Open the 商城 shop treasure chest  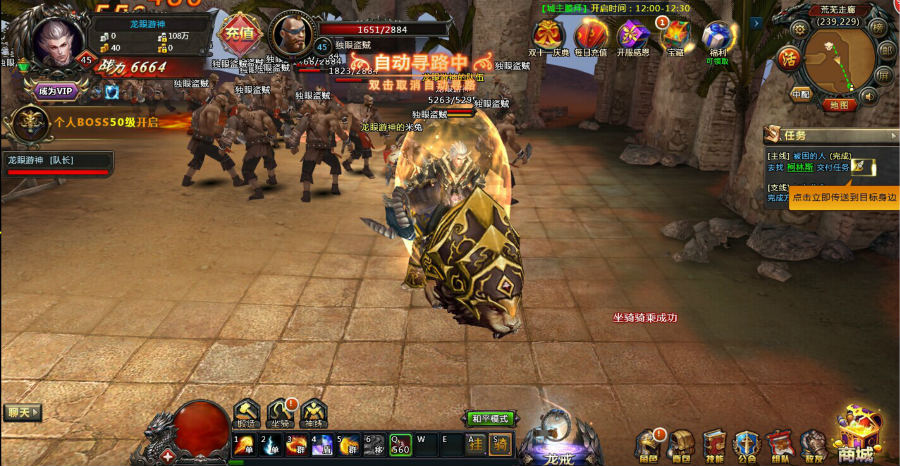[x=857, y=434]
